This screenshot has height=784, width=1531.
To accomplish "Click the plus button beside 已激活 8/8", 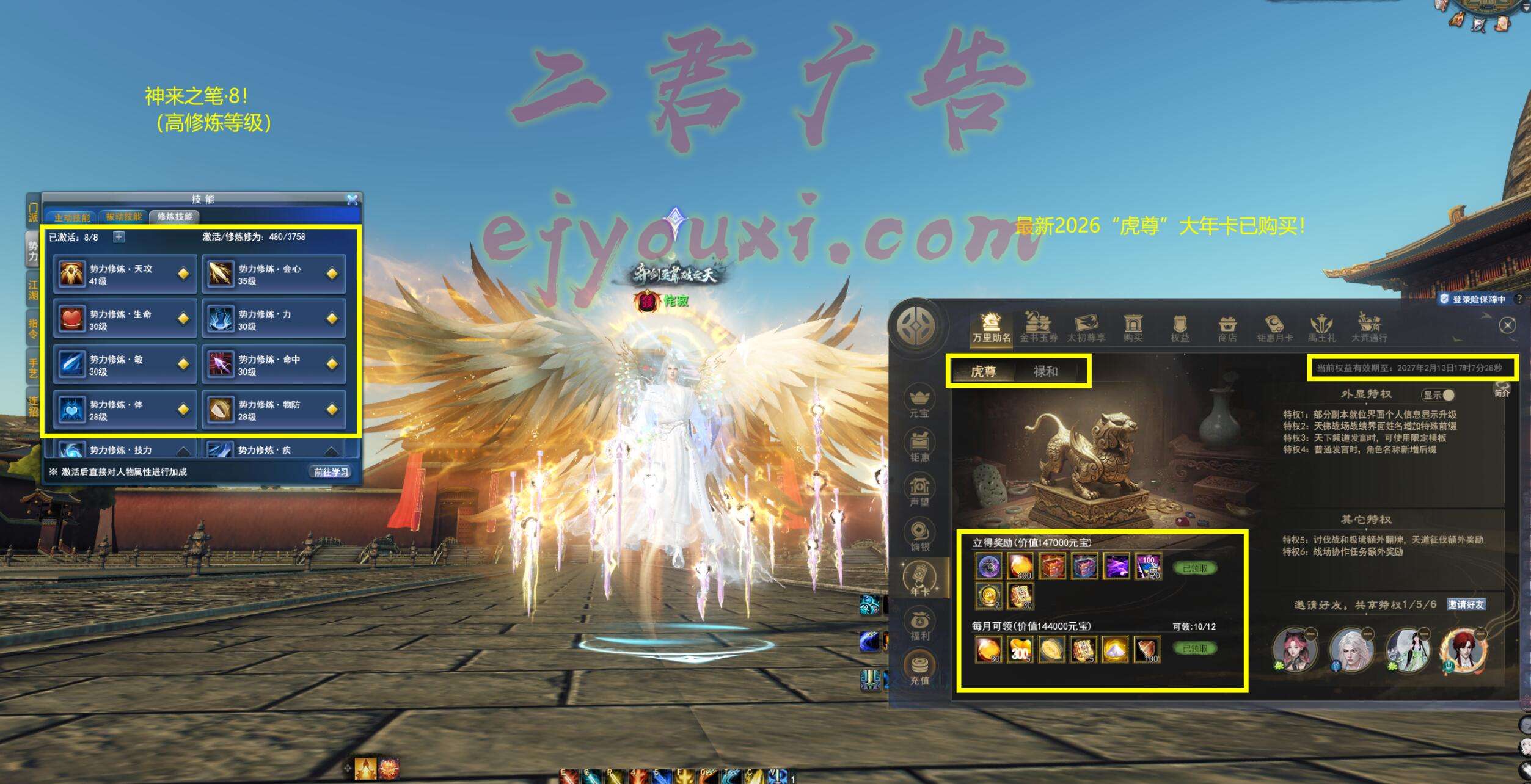I will pyautogui.click(x=119, y=237).
